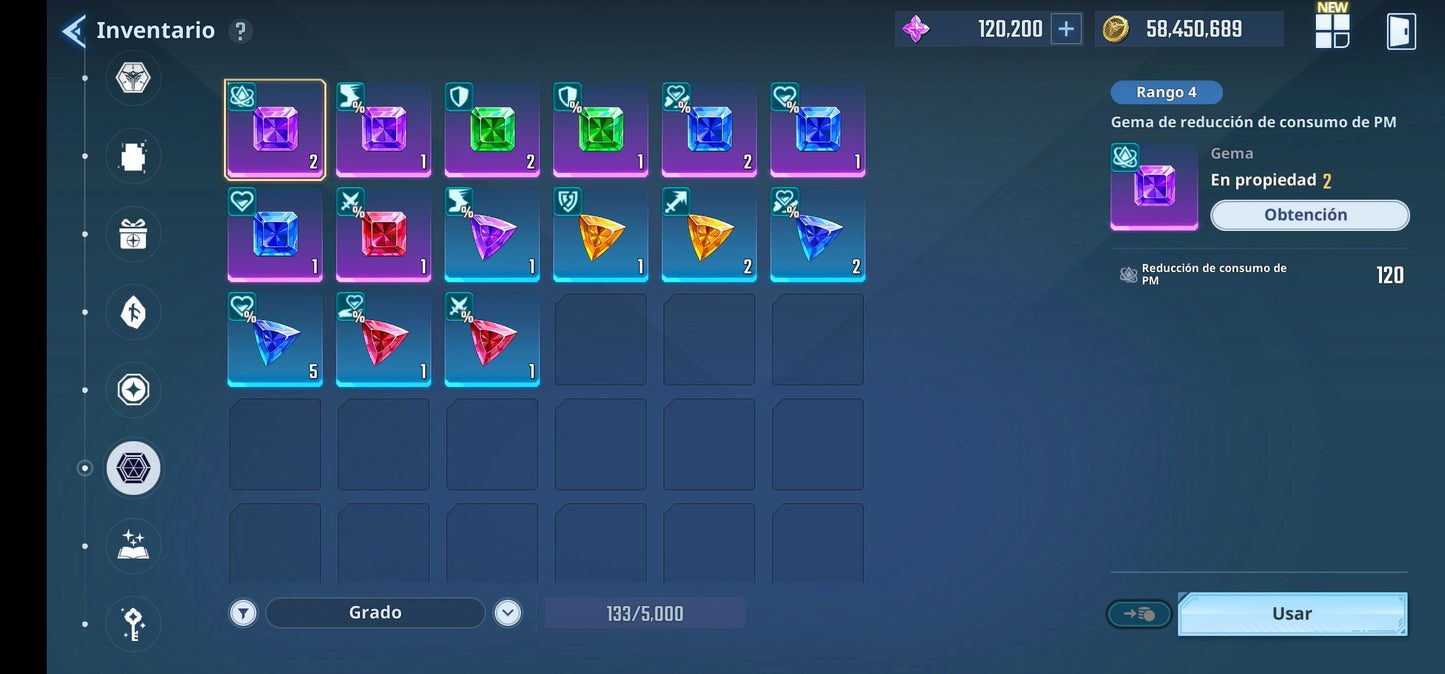The image size is (1445, 674).
Task: Add more pink gems with the plus button
Action: 1066,29
